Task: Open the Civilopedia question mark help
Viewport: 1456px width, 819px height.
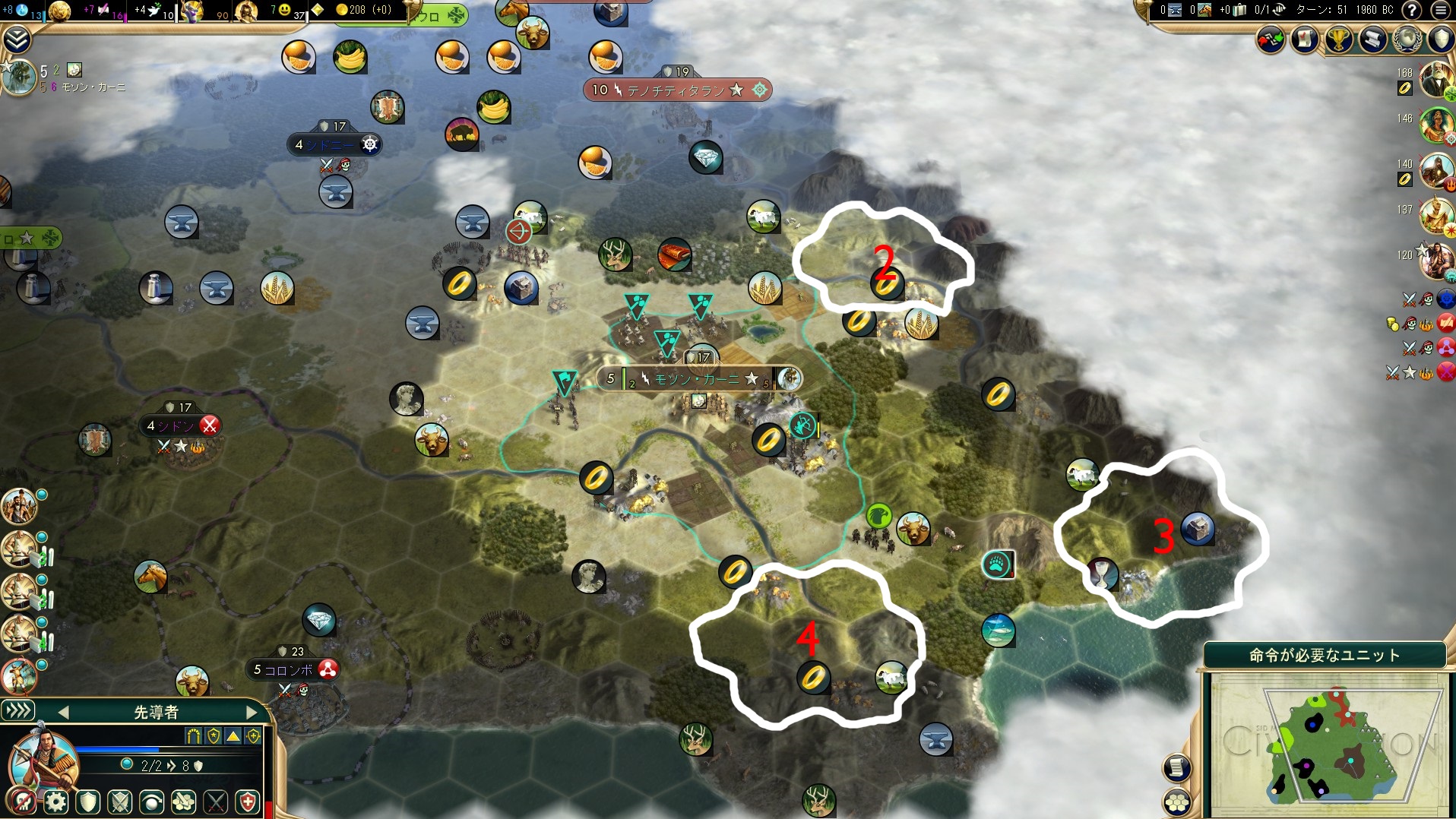Action: (1411, 10)
